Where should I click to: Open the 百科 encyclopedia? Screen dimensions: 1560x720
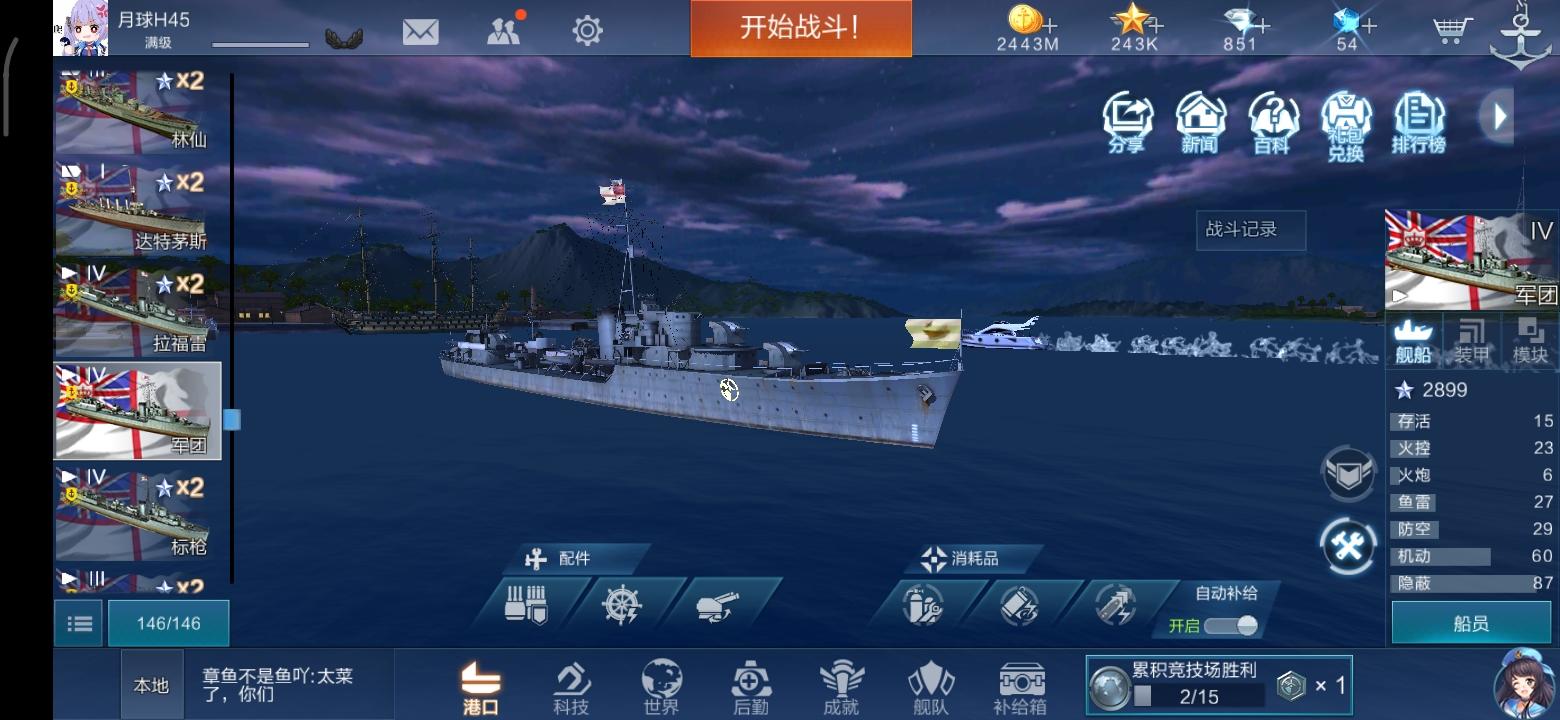coord(1274,122)
